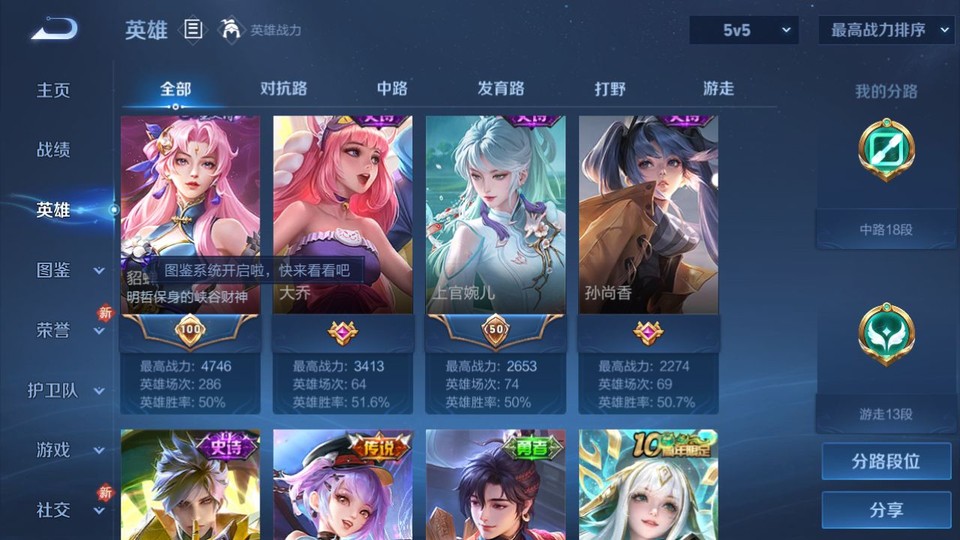Open the 最高战力排序 sorting dropdown

point(886,30)
